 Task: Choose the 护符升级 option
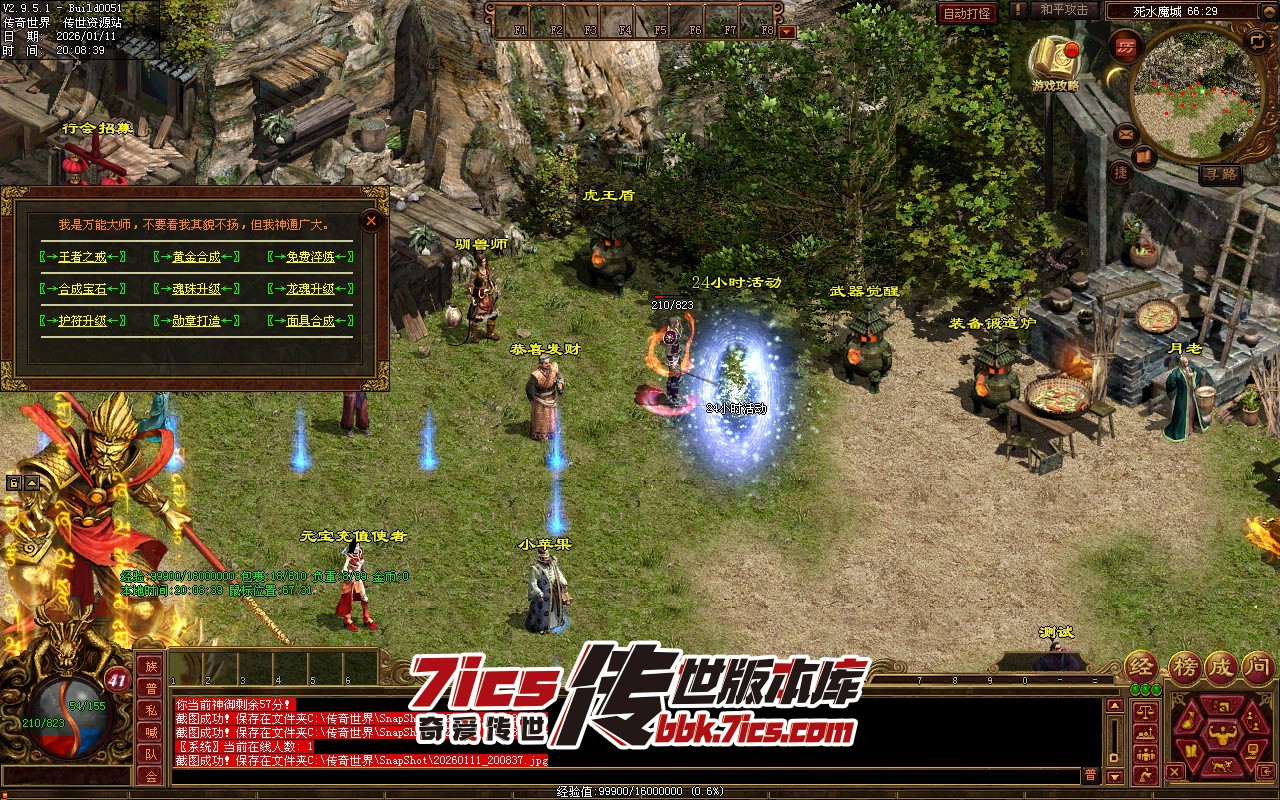point(82,321)
